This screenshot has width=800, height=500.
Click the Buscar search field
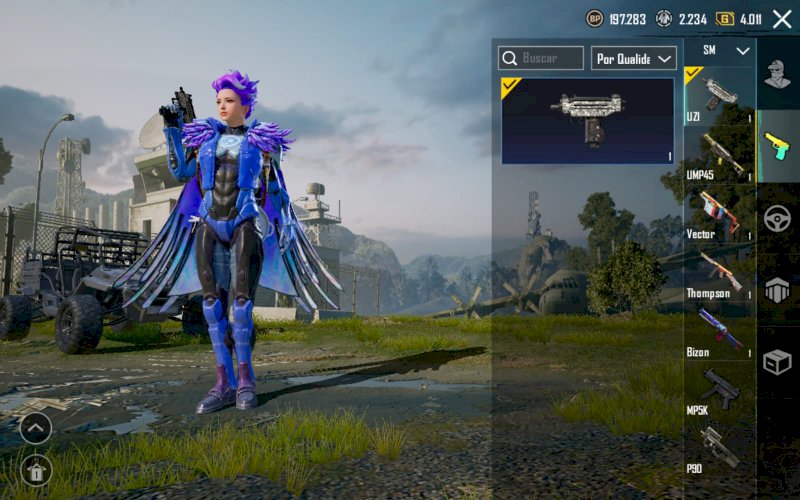click(541, 58)
